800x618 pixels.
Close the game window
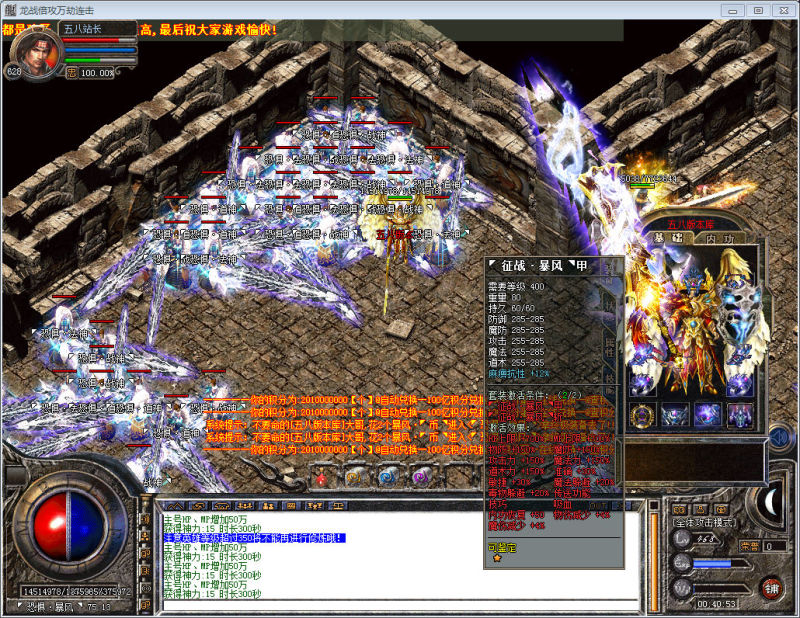click(x=782, y=10)
